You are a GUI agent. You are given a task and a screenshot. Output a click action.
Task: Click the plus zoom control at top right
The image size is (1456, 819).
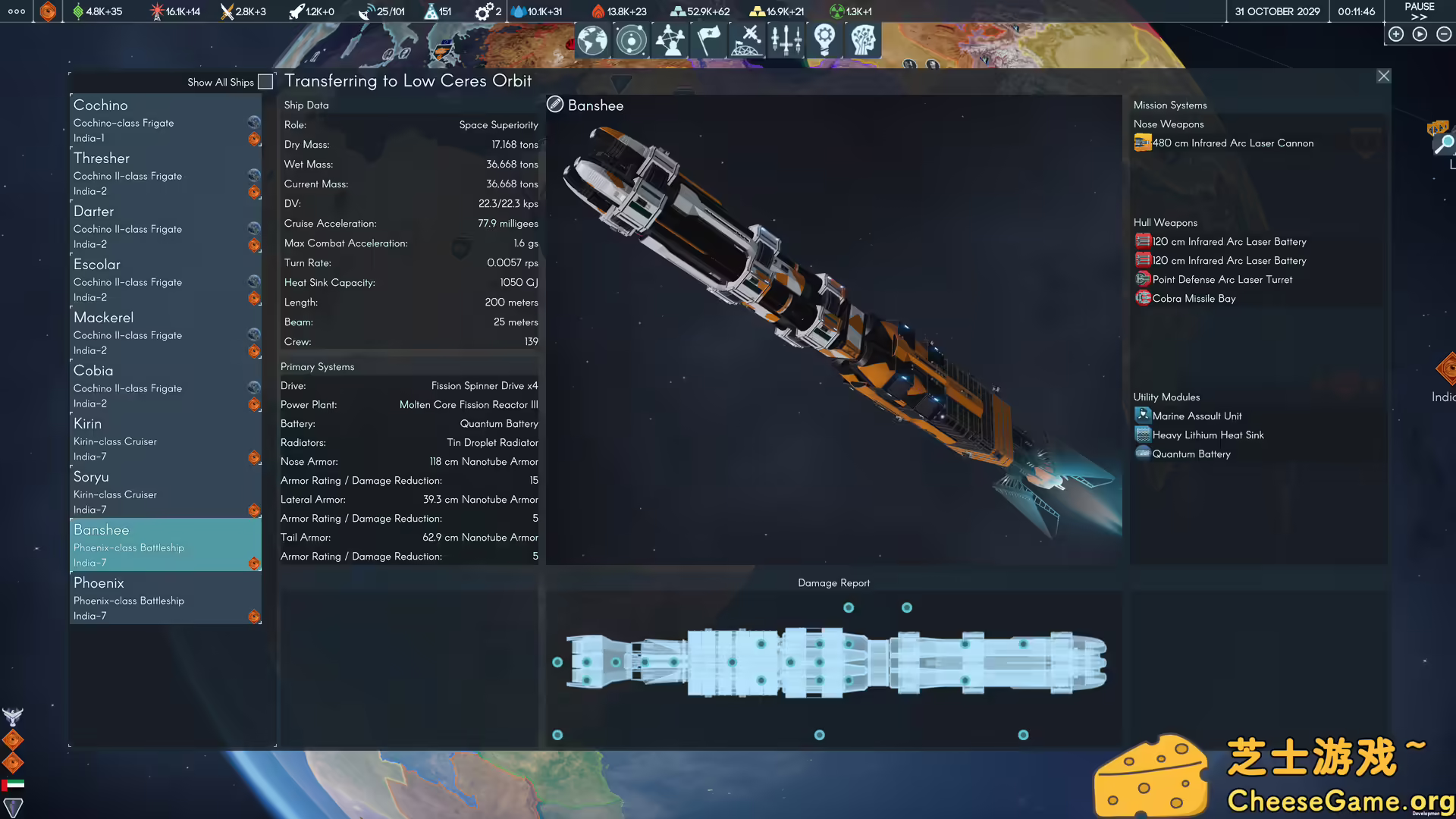tap(1396, 33)
